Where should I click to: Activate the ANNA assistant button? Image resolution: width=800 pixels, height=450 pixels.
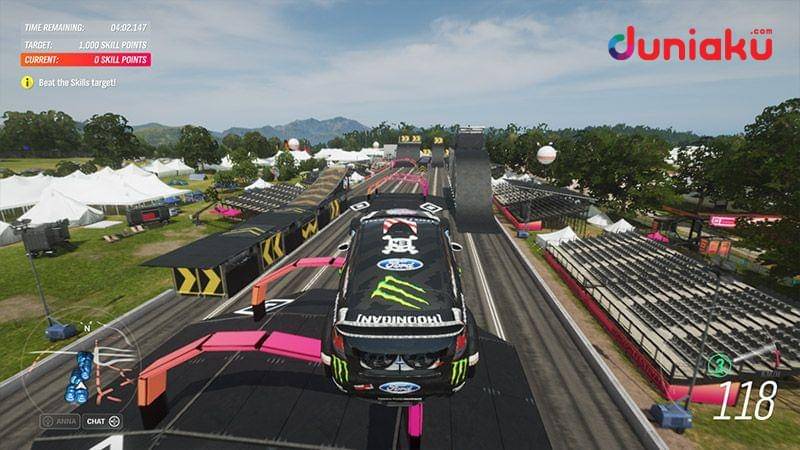click(59, 421)
